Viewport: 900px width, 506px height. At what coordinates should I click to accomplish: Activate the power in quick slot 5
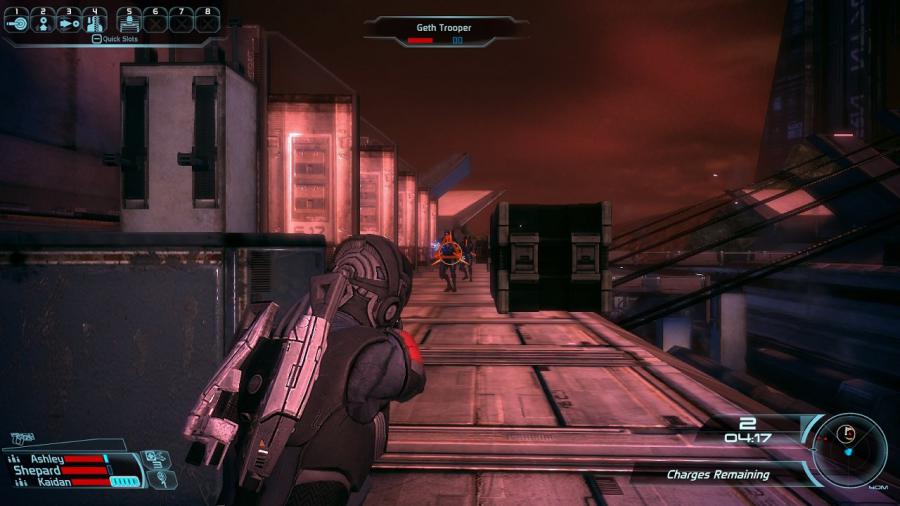pos(128,20)
